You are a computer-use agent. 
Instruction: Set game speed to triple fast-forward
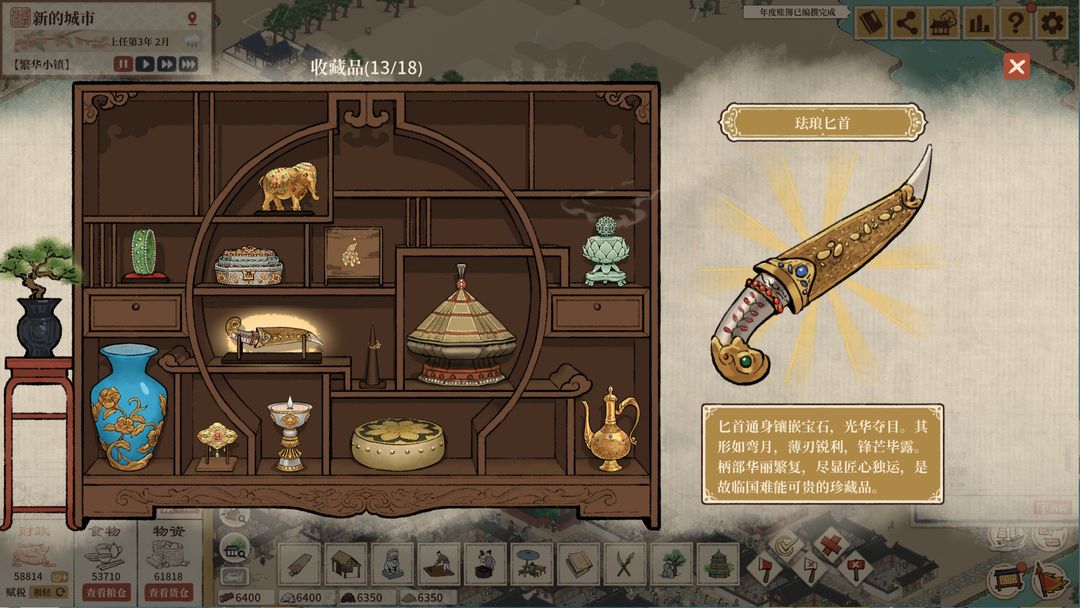(x=188, y=64)
